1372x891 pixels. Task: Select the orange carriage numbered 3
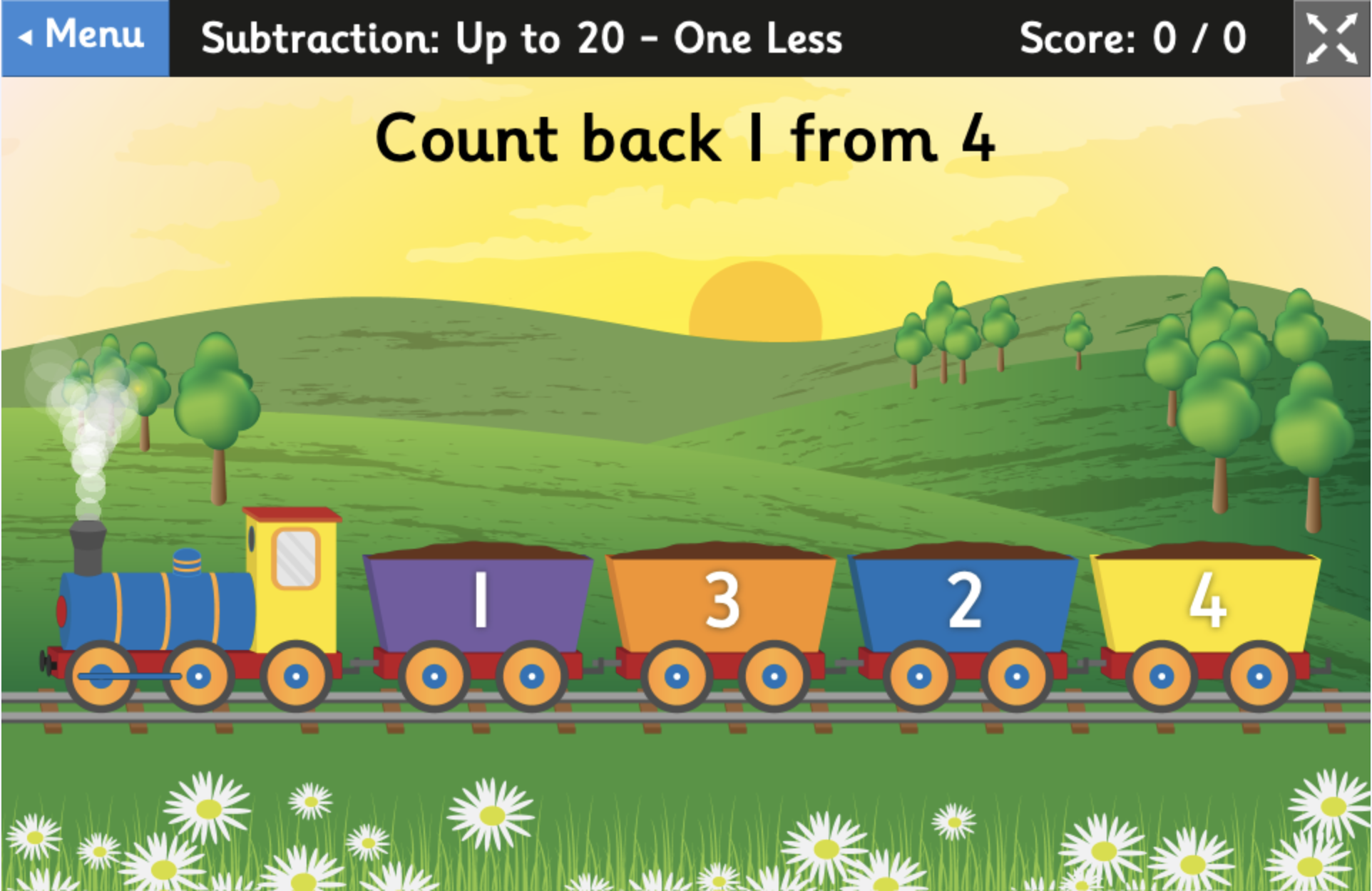click(721, 602)
